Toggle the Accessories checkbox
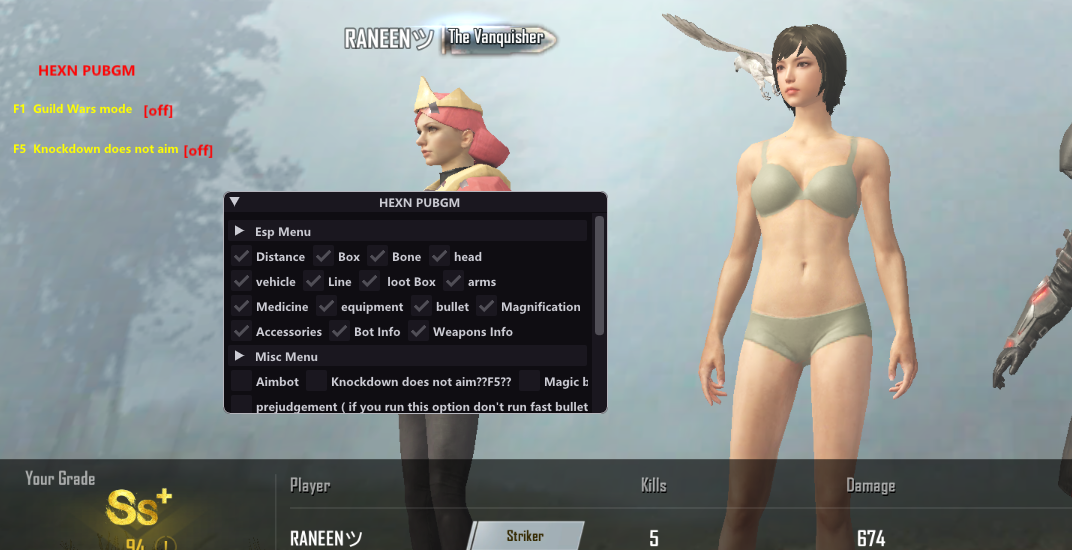The height and width of the screenshot is (550, 1072). point(241,331)
